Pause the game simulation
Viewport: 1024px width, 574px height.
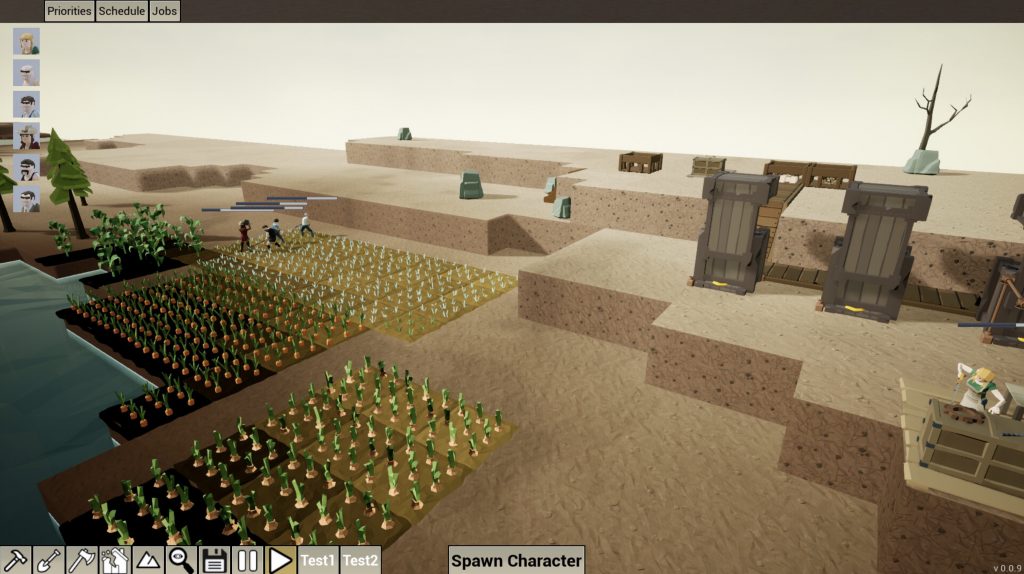[x=248, y=560]
